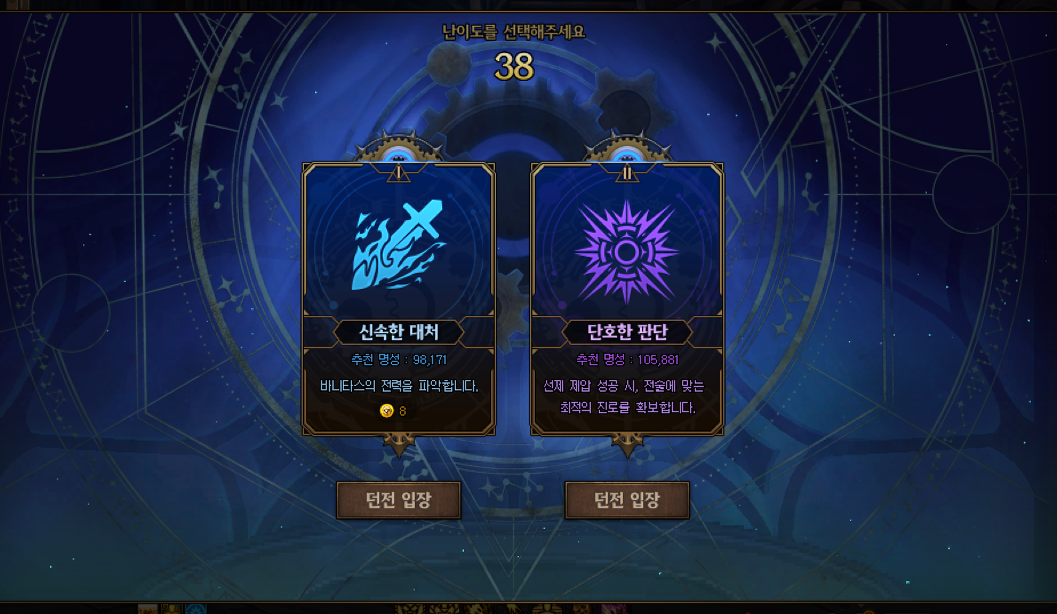Enter dungeon under 신속한 대처 card
The width and height of the screenshot is (1057, 614).
pyautogui.click(x=399, y=500)
